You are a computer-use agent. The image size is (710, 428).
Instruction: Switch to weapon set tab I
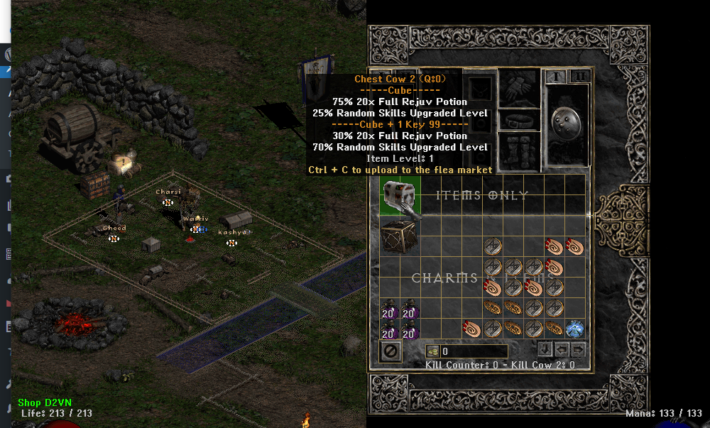click(x=555, y=76)
